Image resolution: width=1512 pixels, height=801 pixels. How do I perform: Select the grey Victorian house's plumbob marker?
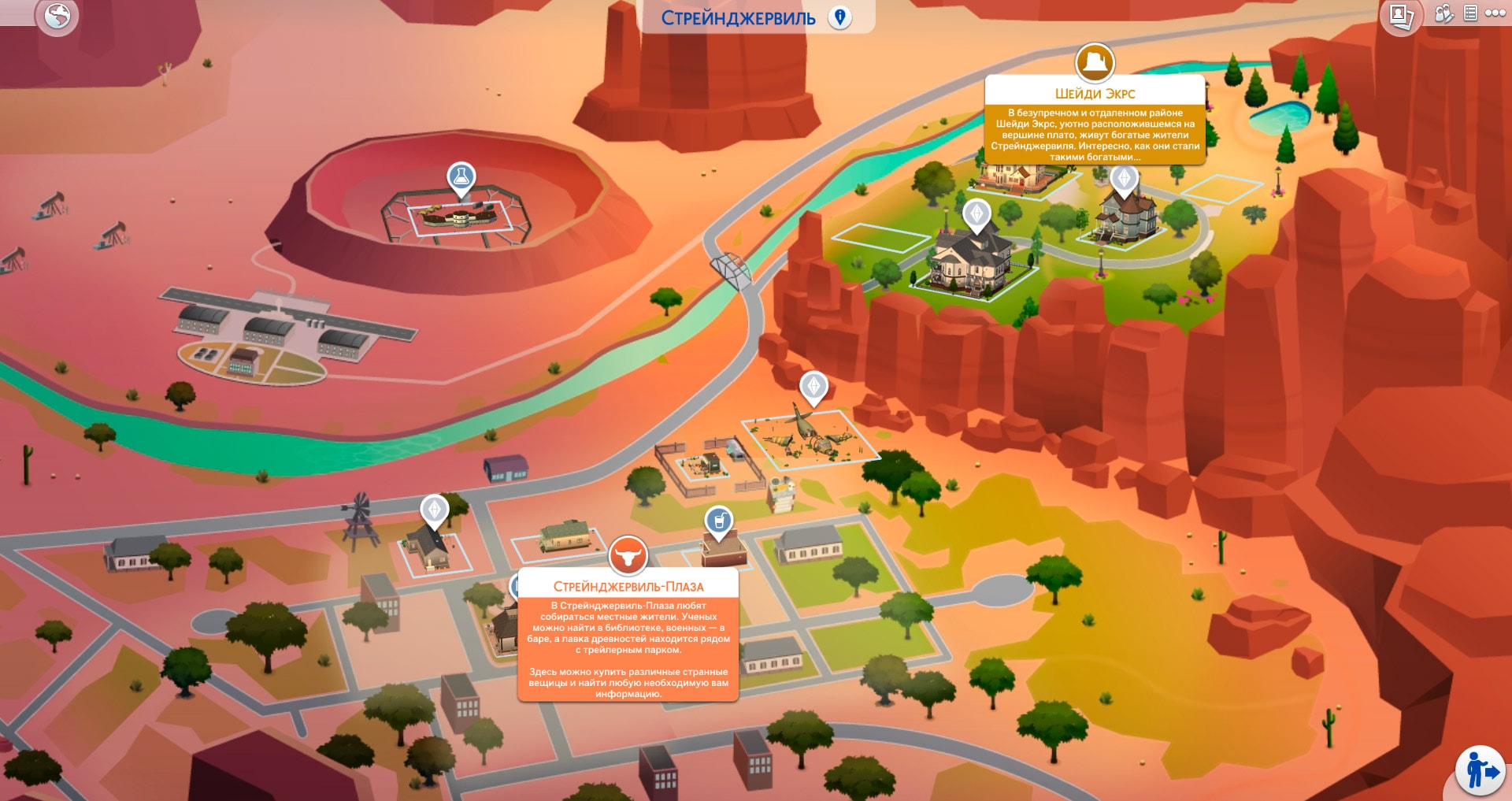click(1124, 179)
